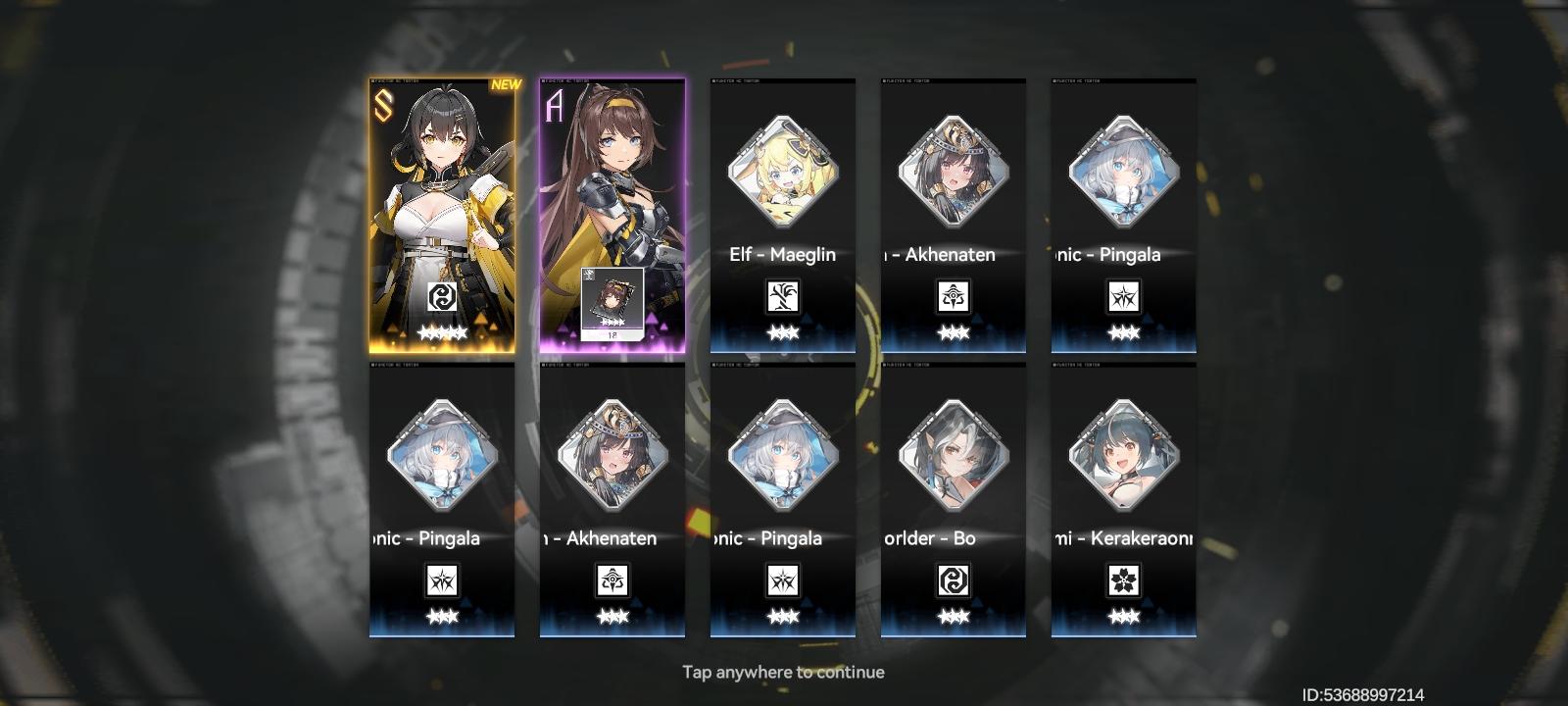Click the element icon under Worlder - Bo

click(953, 580)
